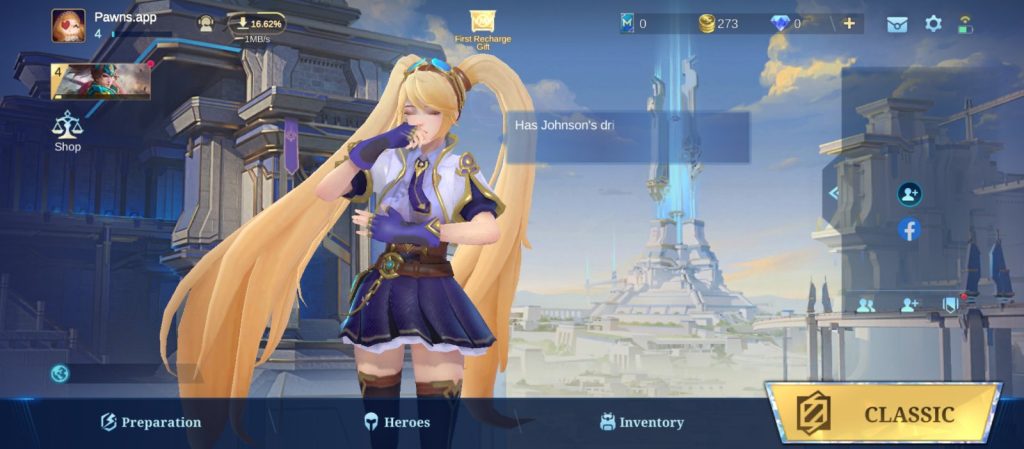Tap the player profile avatar
Viewport: 1024px width, 449px height.
point(69,26)
